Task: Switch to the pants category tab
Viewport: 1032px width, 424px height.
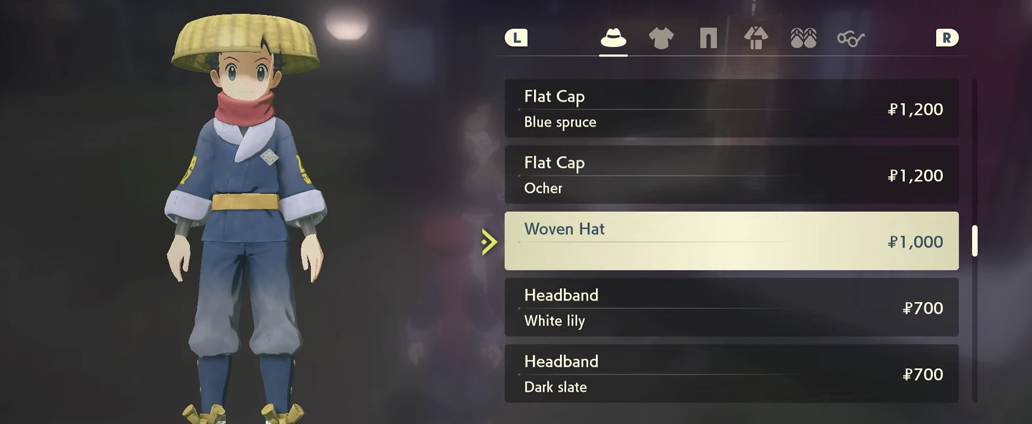Action: 708,38
